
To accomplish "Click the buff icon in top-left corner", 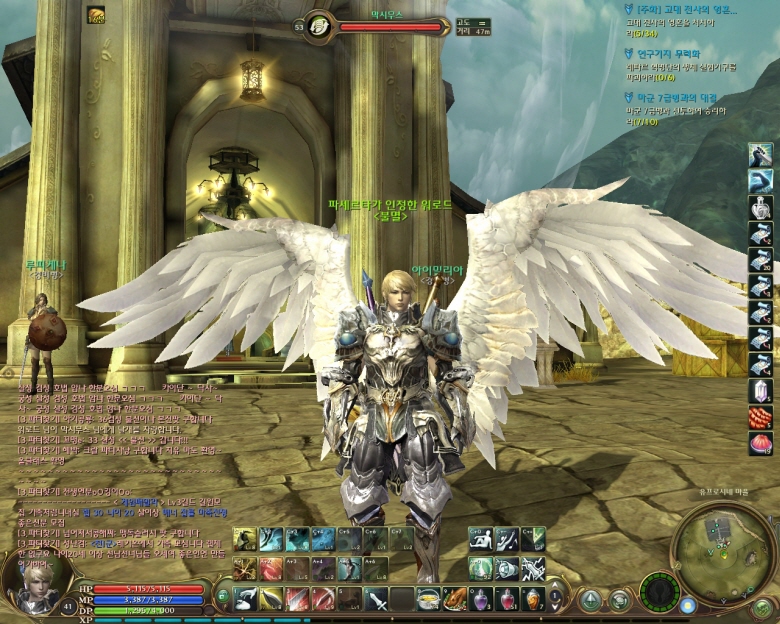I will click(97, 14).
